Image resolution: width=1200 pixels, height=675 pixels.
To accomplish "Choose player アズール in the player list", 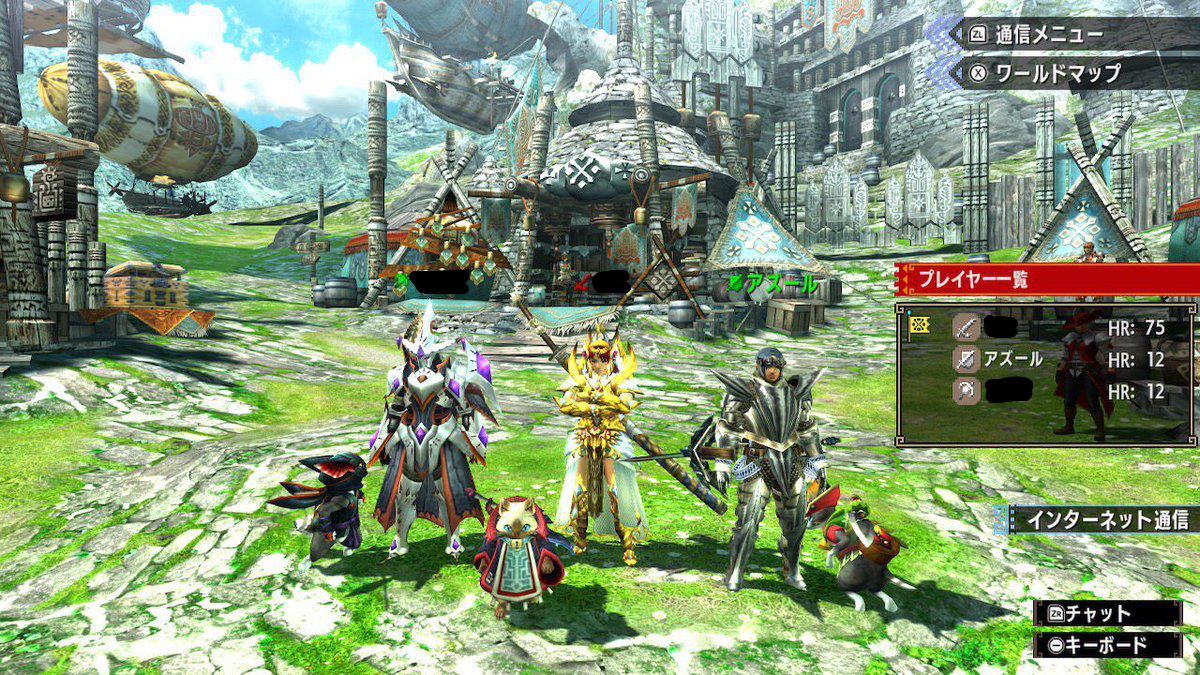I will click(x=1015, y=359).
